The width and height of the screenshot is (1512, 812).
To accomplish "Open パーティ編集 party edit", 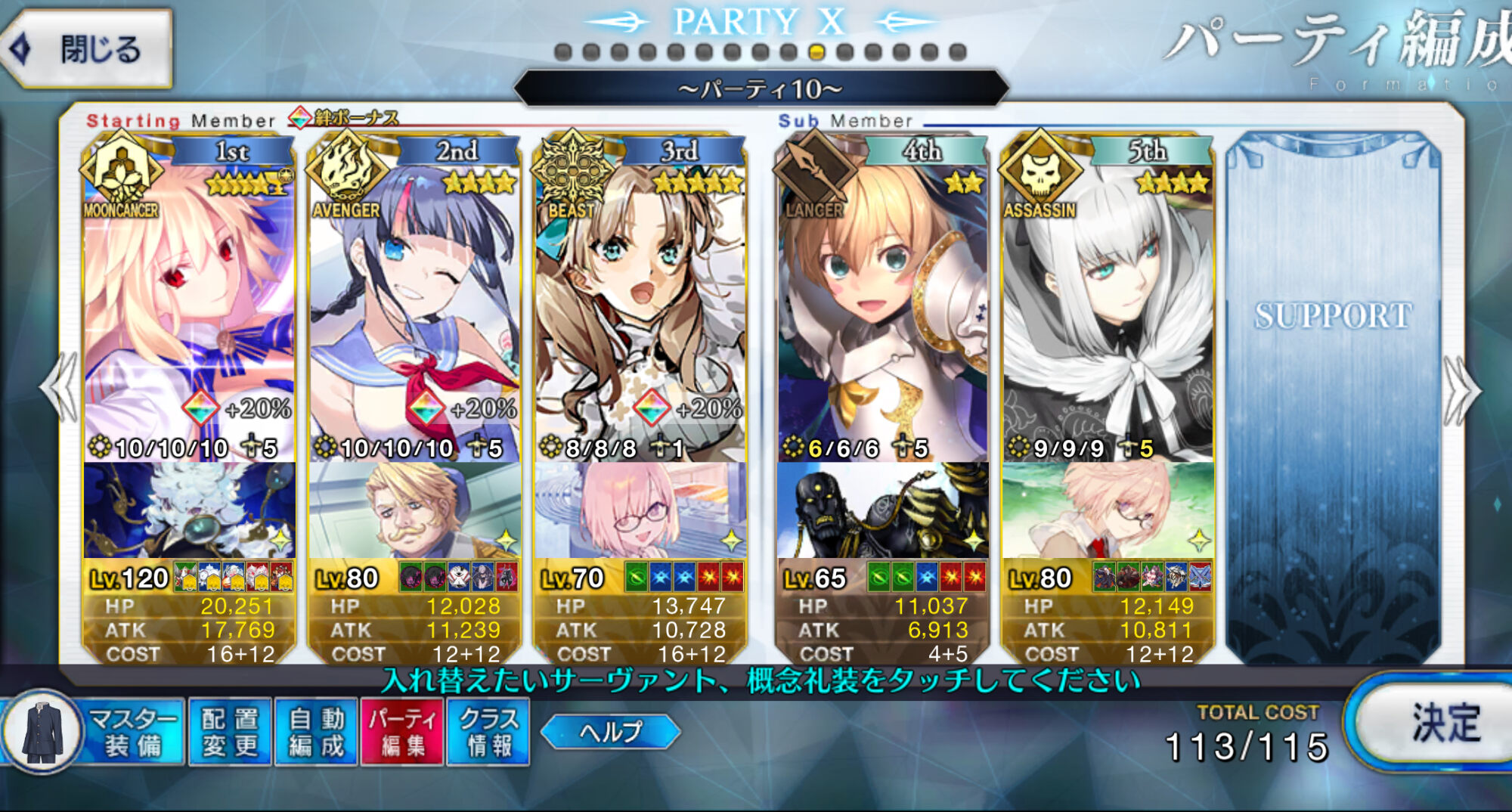I will (x=402, y=731).
